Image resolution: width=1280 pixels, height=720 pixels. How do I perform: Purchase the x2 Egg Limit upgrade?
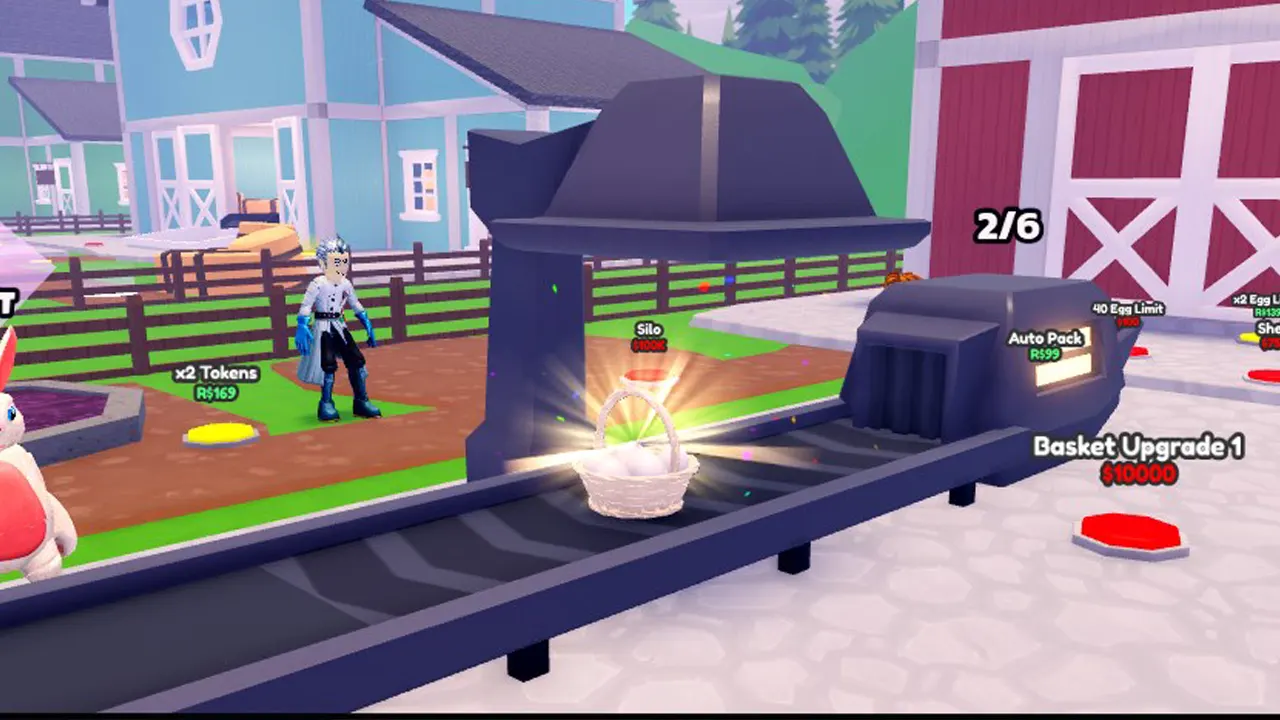(x=1256, y=298)
